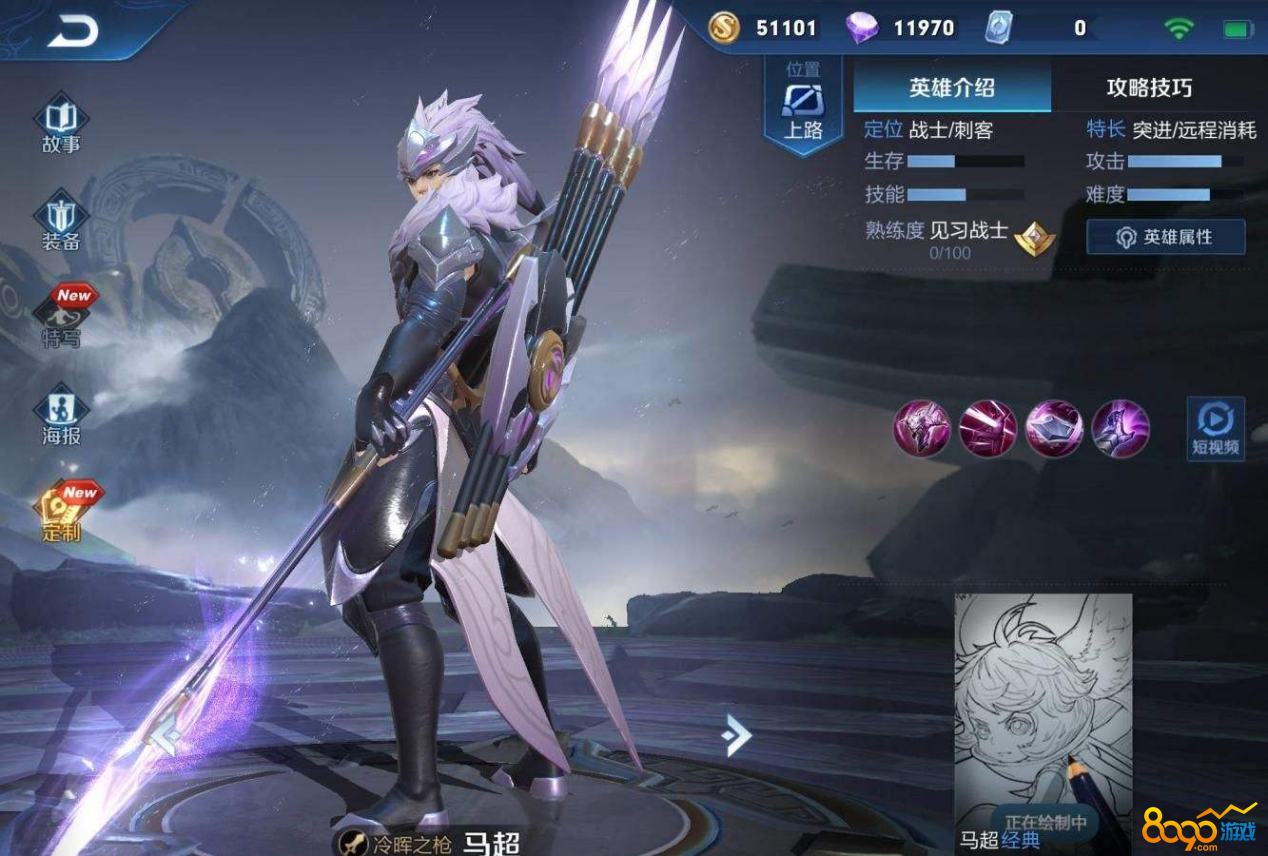Go to the previous hero with the left arrow

(x=164, y=737)
